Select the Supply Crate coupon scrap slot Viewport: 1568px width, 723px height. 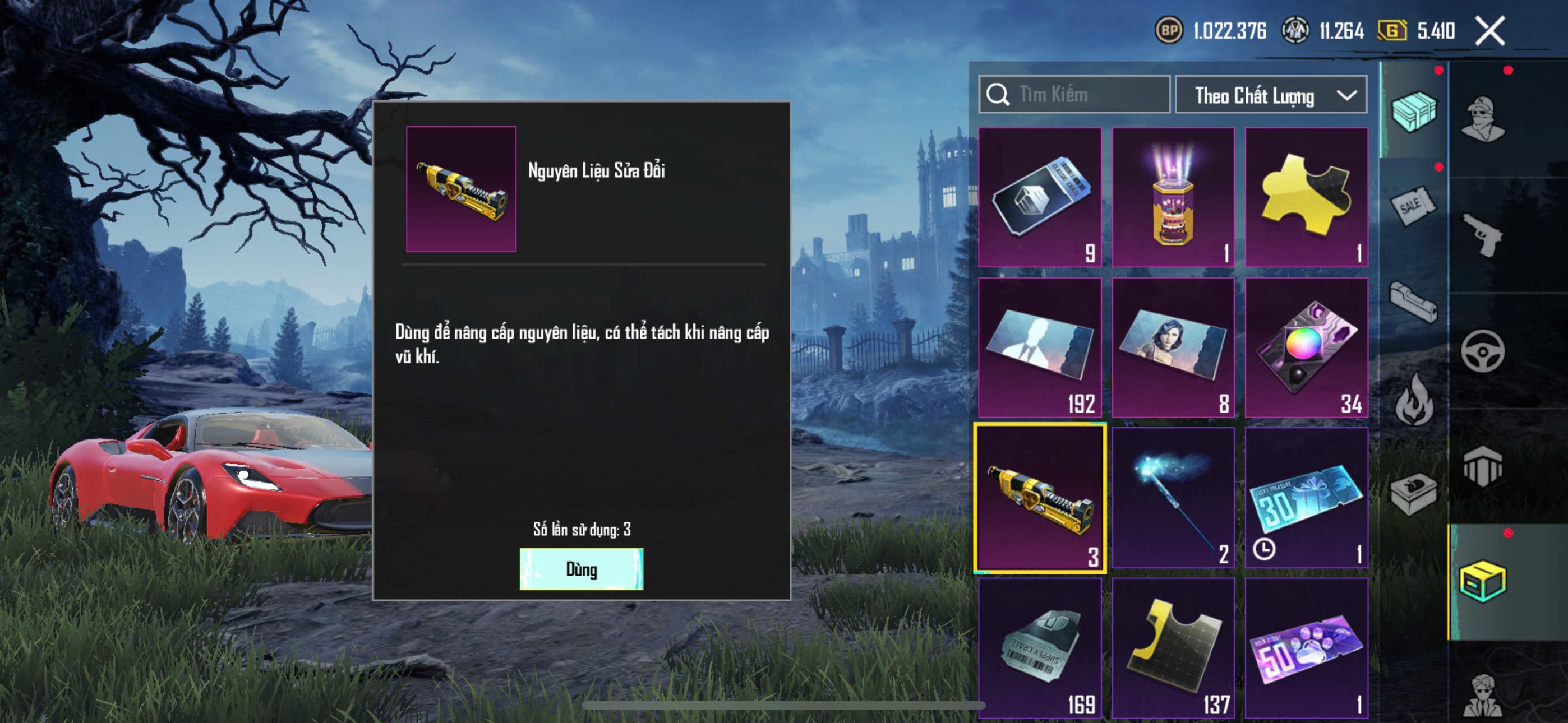1040,647
